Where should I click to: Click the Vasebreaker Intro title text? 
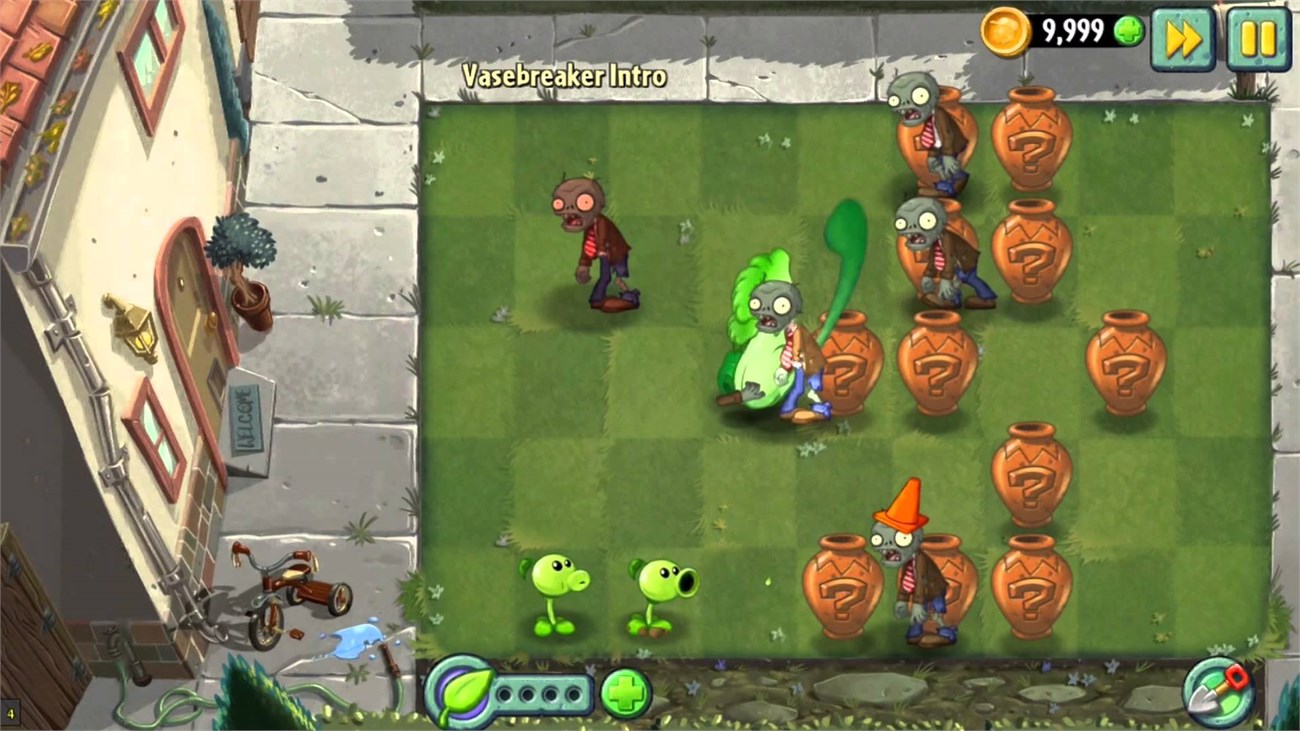tap(564, 75)
